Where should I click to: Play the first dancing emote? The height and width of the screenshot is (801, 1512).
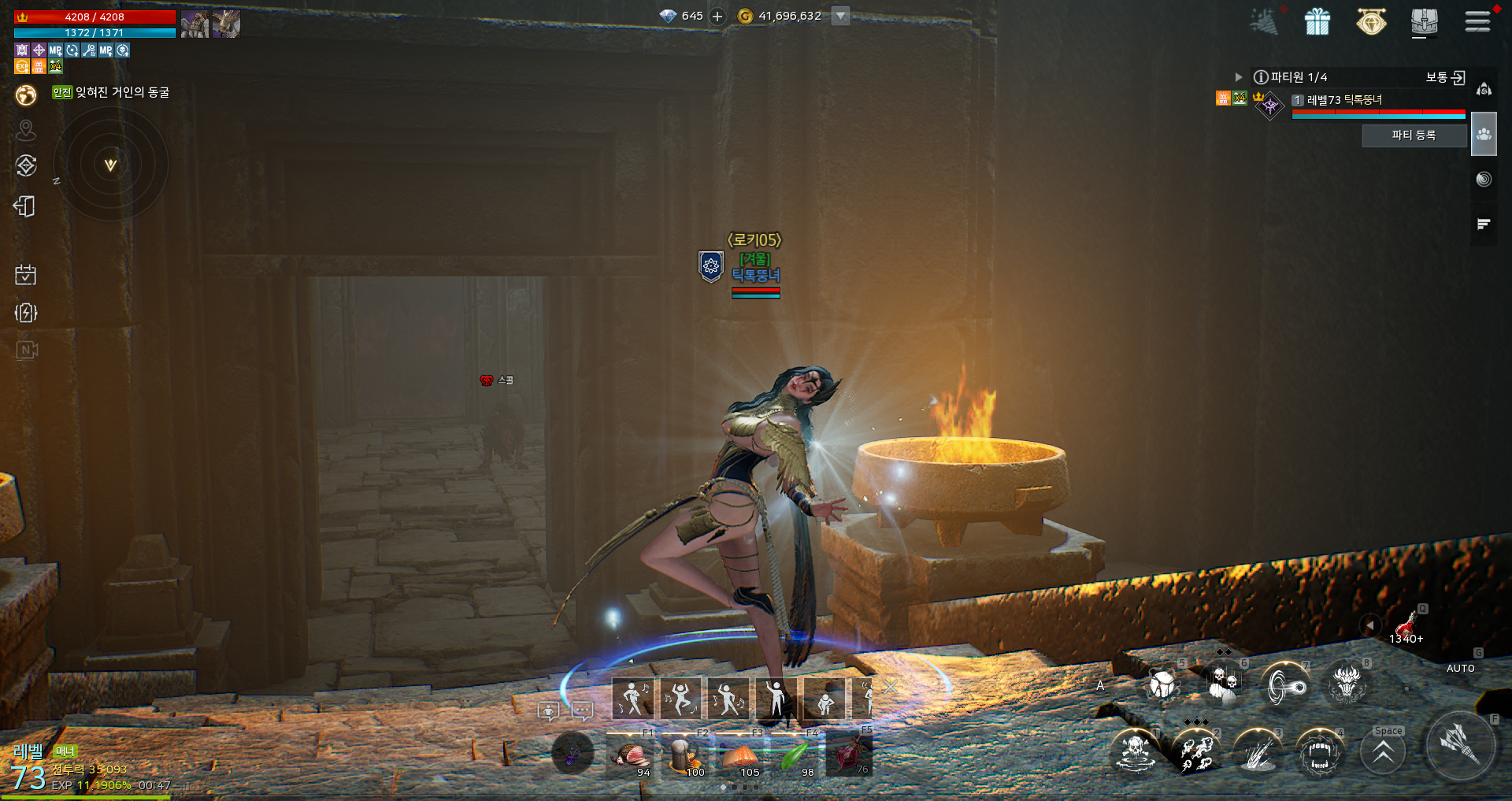(633, 698)
